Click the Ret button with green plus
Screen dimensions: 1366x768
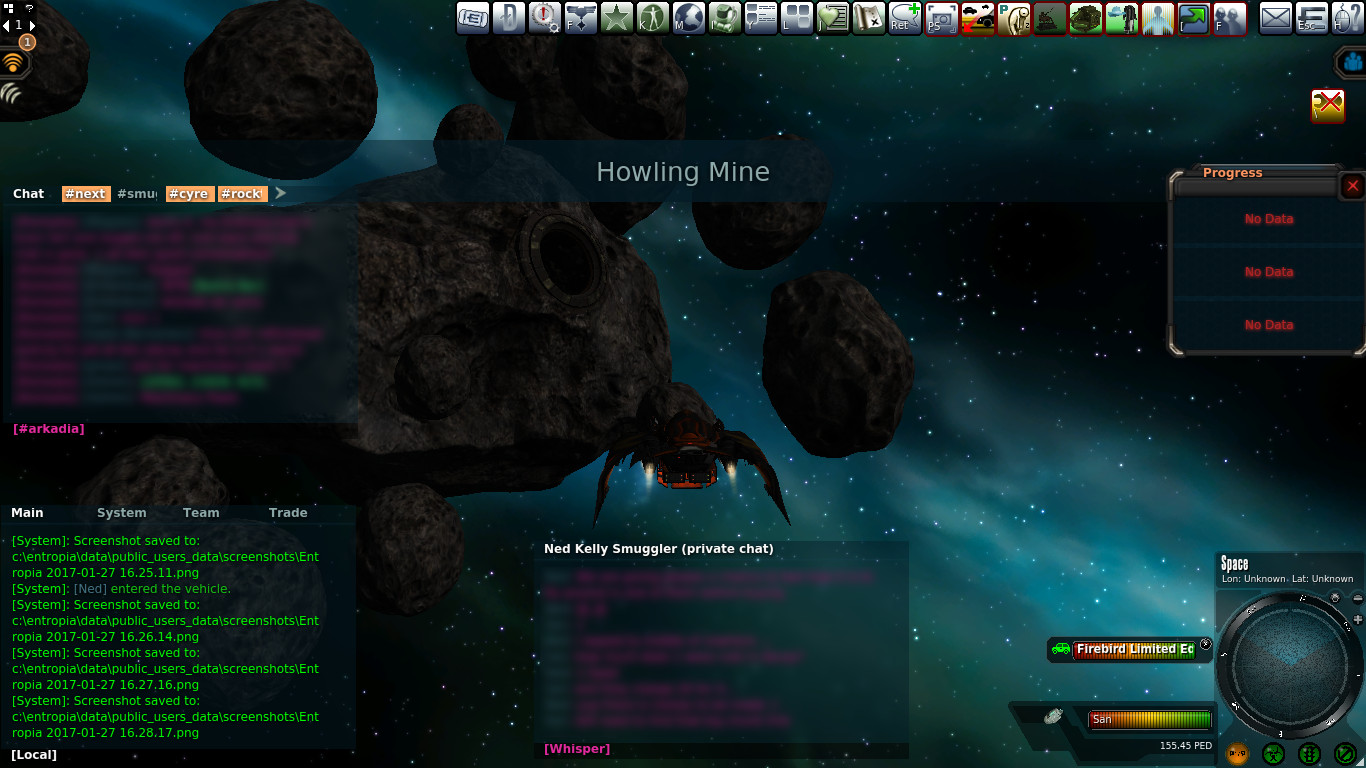[904, 18]
